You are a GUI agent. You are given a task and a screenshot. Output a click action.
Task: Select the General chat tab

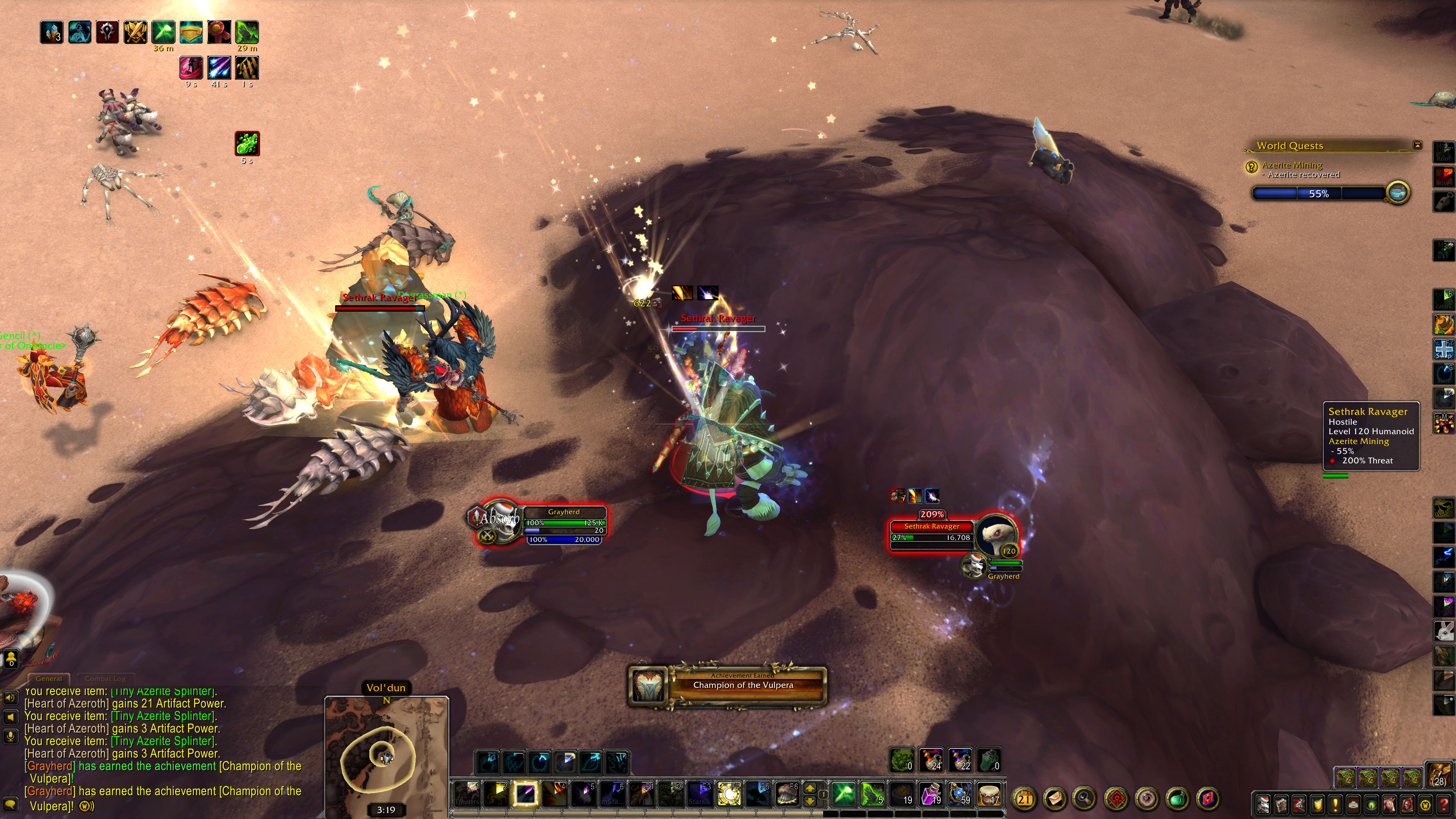[49, 678]
